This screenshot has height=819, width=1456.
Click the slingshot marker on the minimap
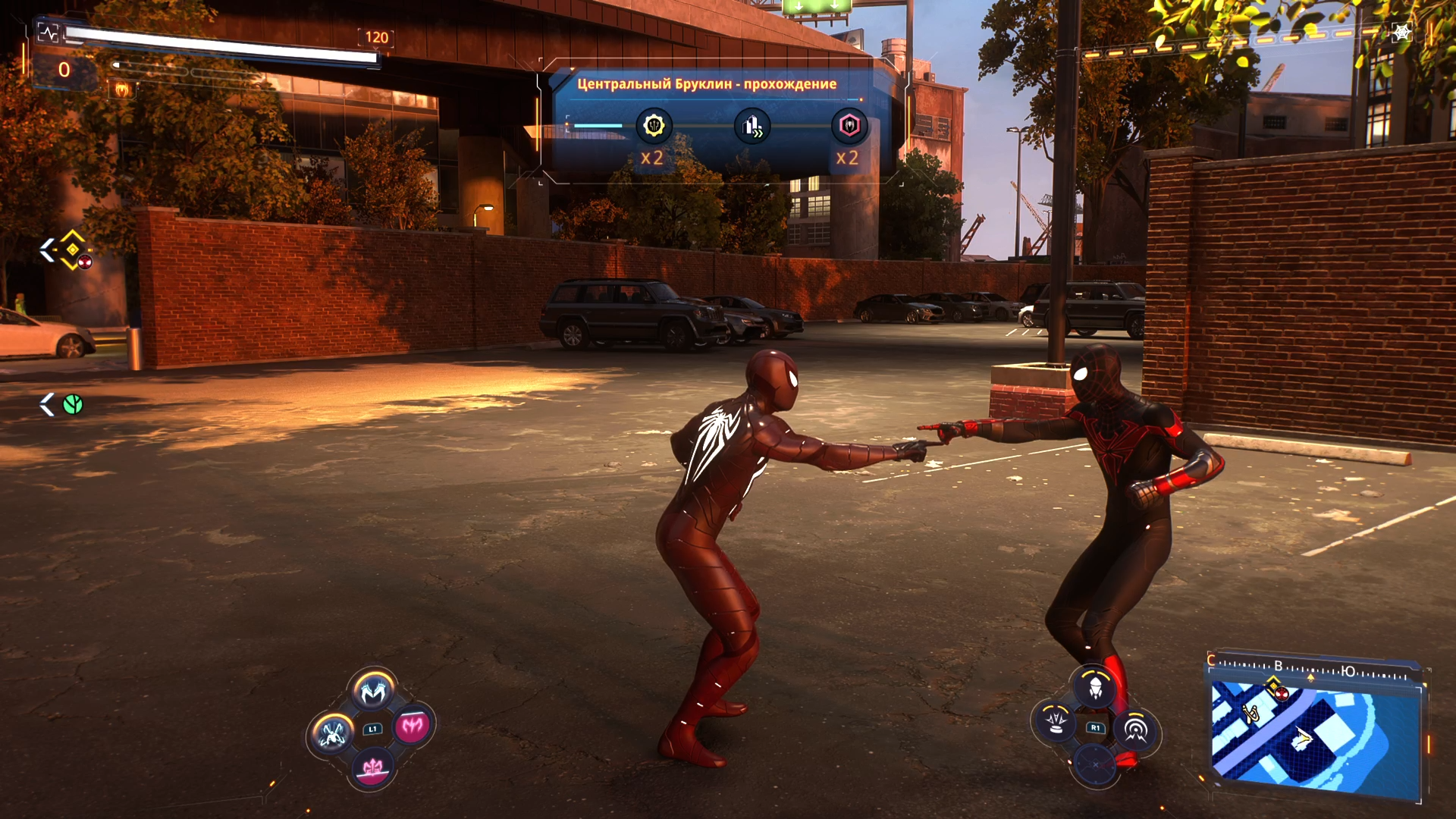[x=1250, y=712]
